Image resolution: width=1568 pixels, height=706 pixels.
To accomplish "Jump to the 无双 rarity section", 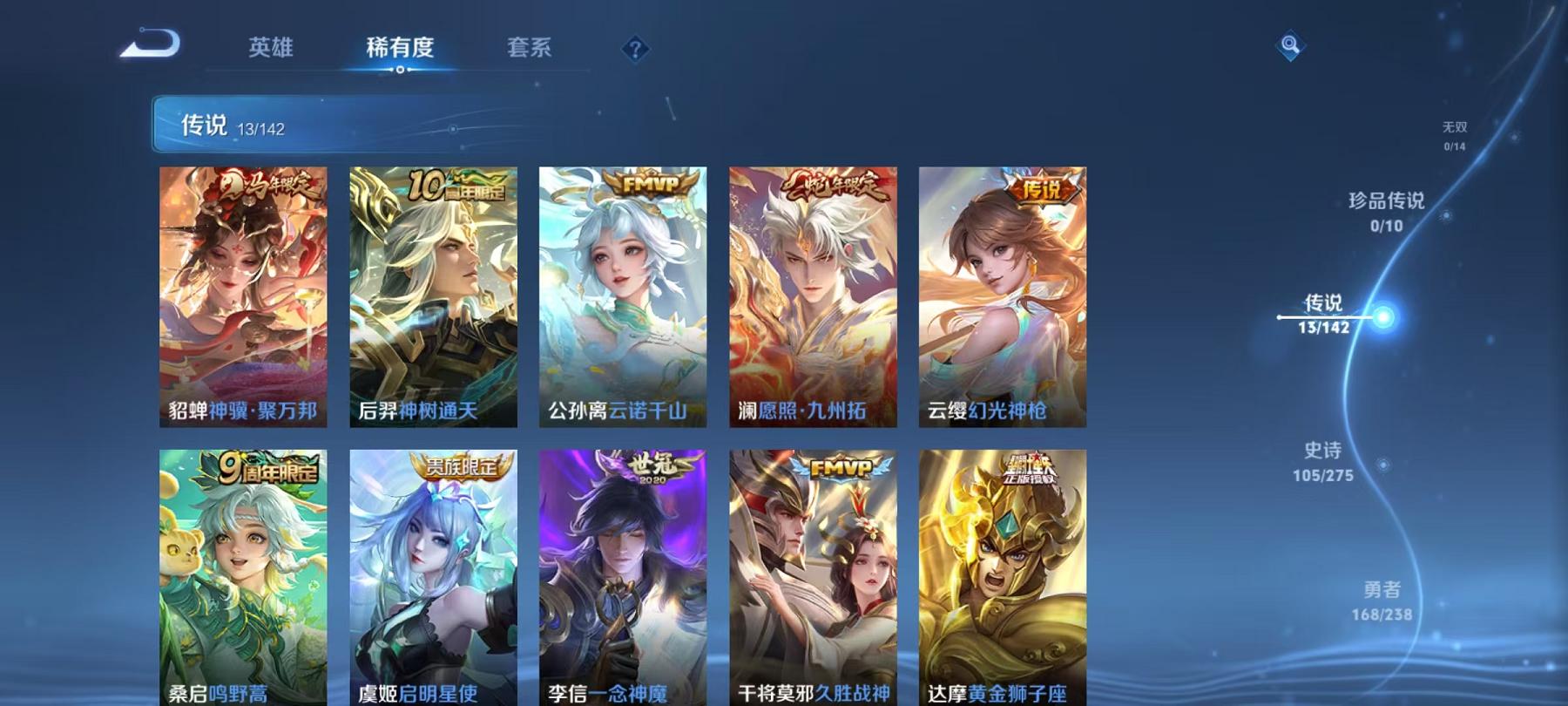I will coord(1456,133).
